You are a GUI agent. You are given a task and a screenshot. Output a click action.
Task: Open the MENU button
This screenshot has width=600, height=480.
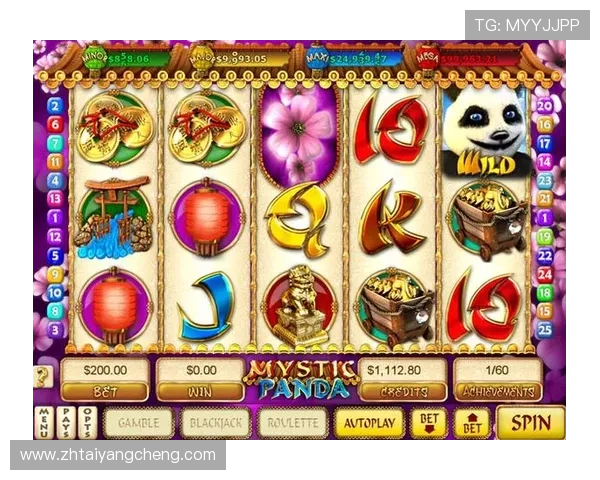coord(43,423)
